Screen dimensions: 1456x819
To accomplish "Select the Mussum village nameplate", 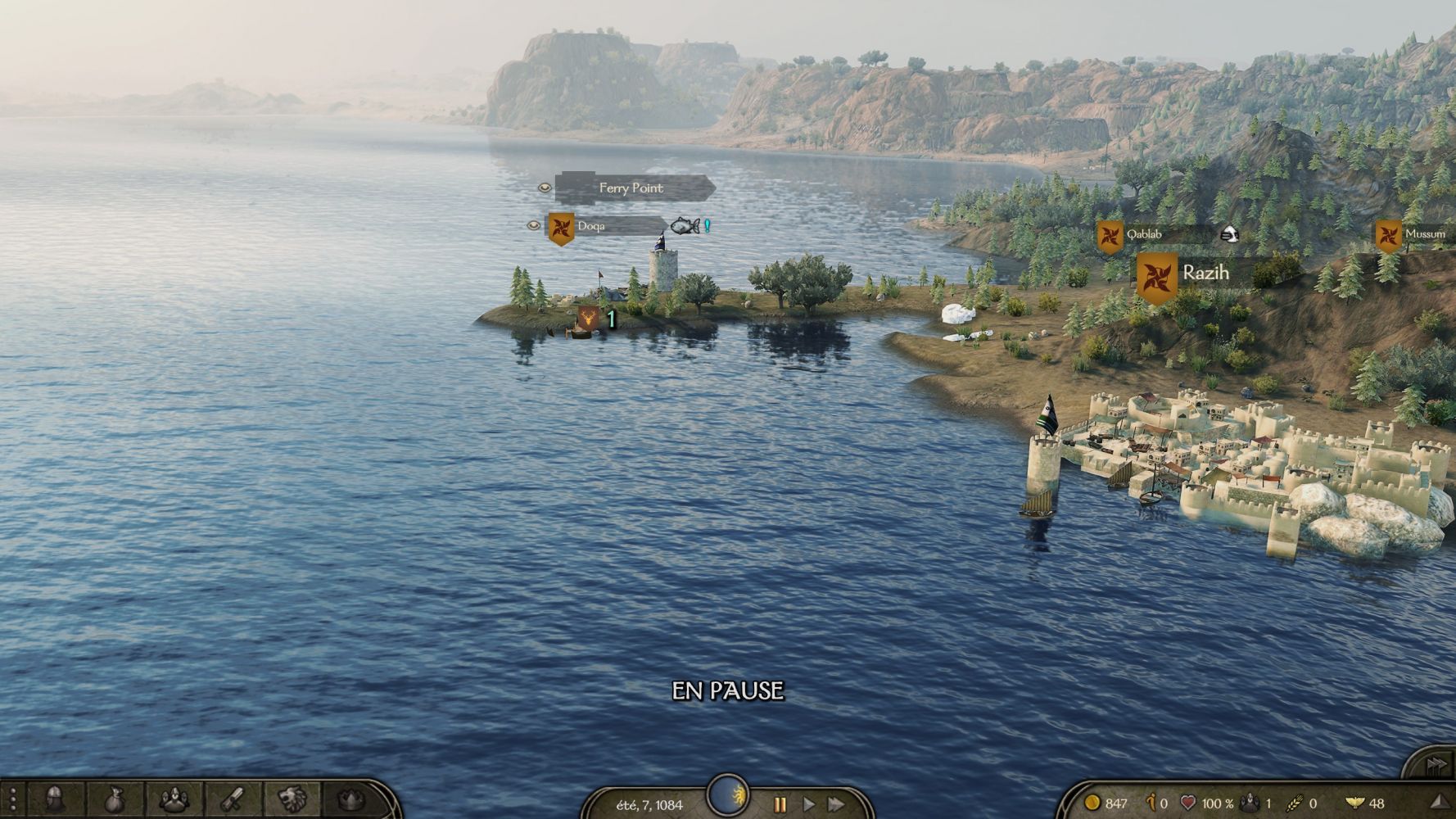I will coord(1424,234).
